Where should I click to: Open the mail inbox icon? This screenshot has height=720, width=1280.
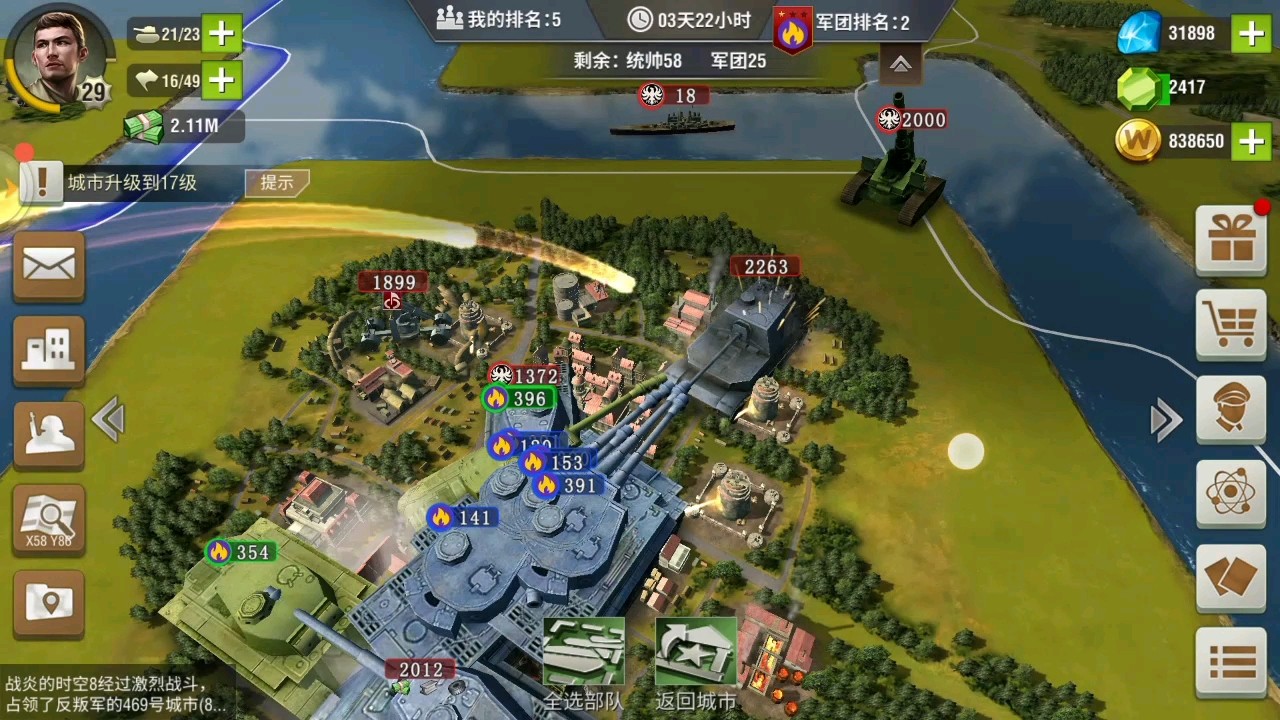click(x=48, y=265)
